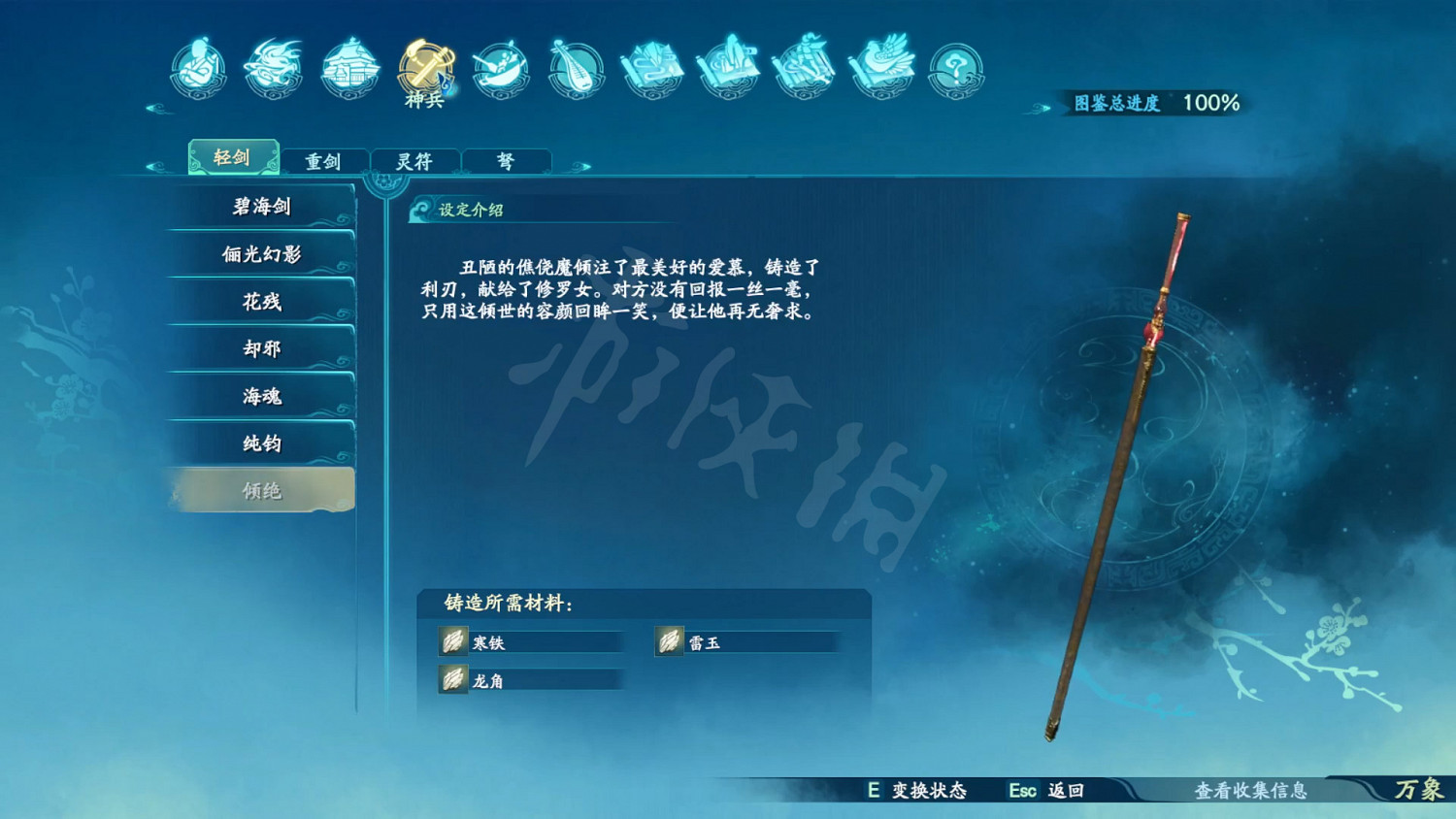Switch to the 重剑 tab
This screenshot has width=1456, height=819.
(x=325, y=161)
